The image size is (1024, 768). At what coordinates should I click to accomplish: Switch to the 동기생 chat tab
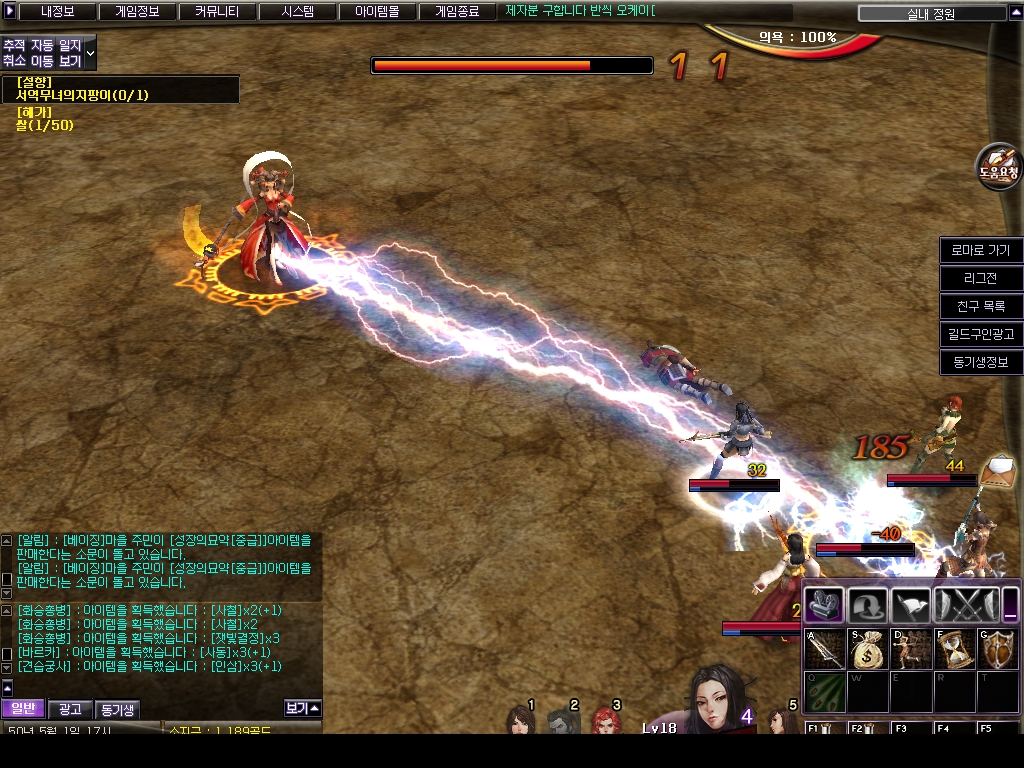[x=117, y=709]
